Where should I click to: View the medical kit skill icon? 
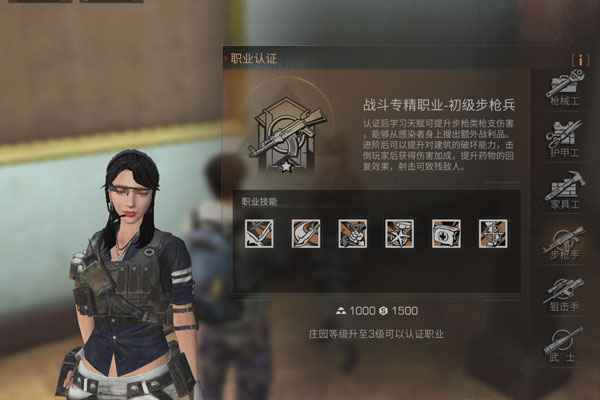click(446, 231)
